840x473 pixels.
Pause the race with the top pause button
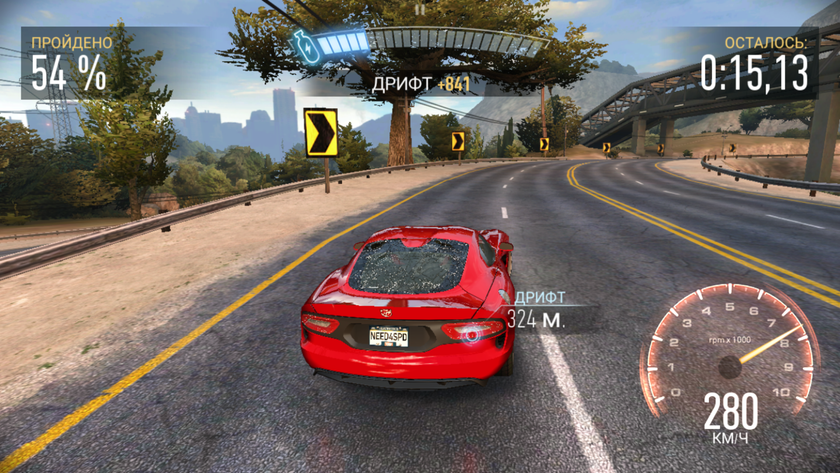pyautogui.click(x=420, y=9)
